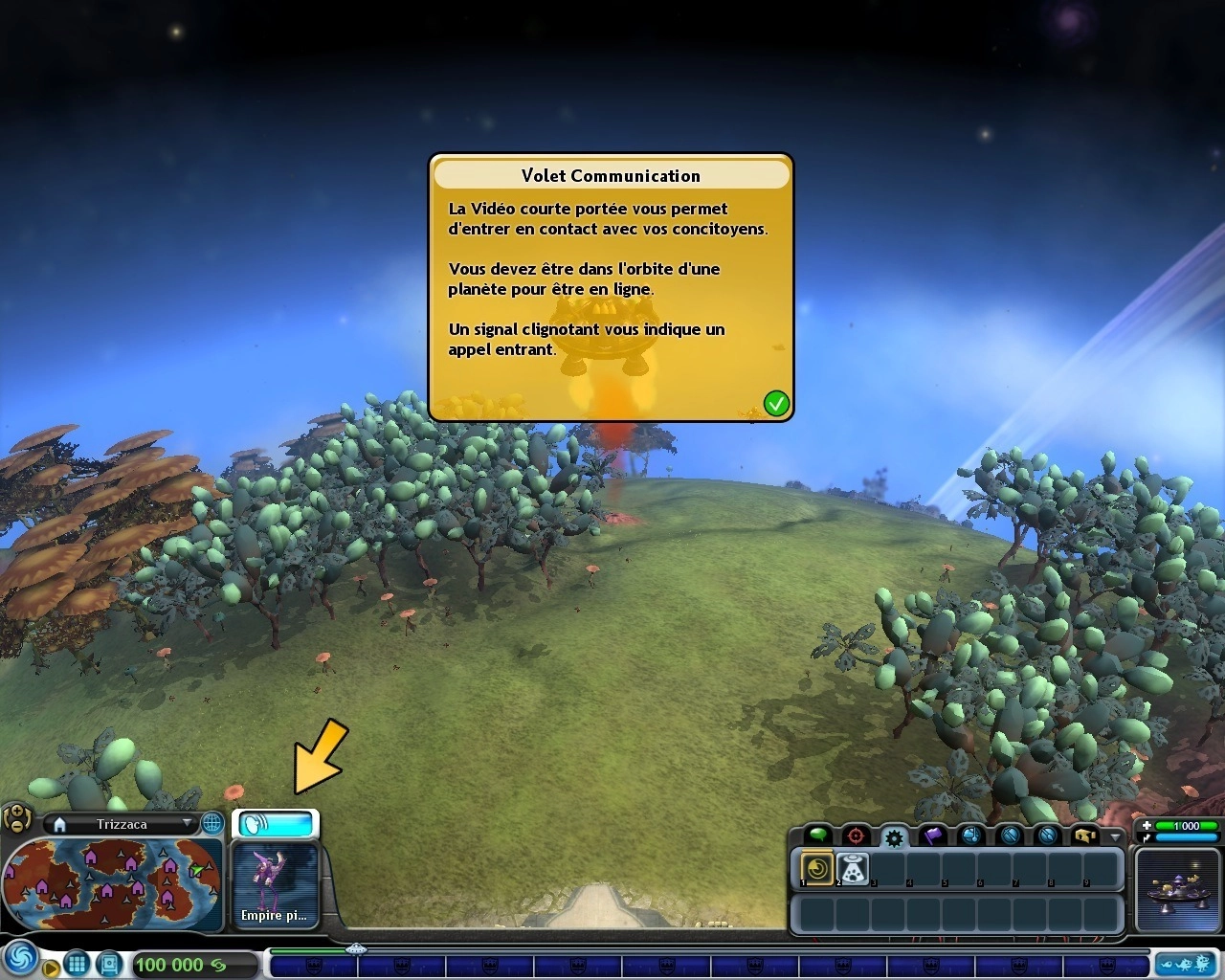Confirm the Volet Communication tutorial with the green checkmark
Image resolution: width=1225 pixels, height=980 pixels.
(x=776, y=404)
